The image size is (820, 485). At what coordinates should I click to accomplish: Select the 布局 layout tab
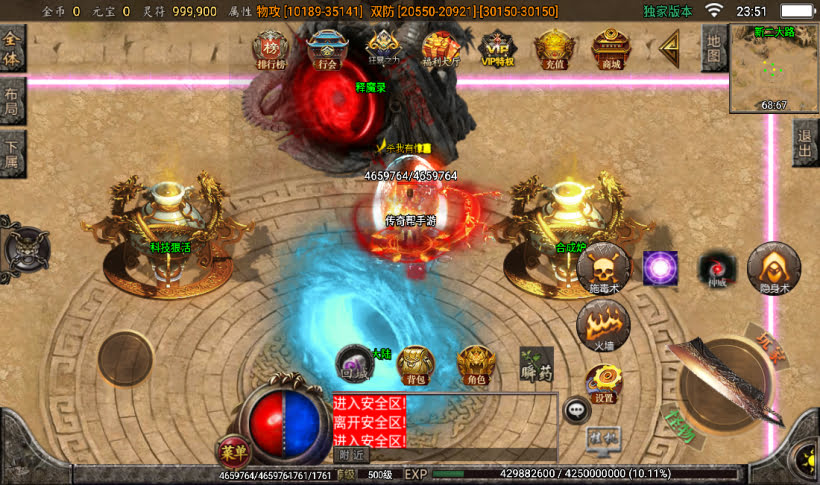pyautogui.click(x=11, y=100)
